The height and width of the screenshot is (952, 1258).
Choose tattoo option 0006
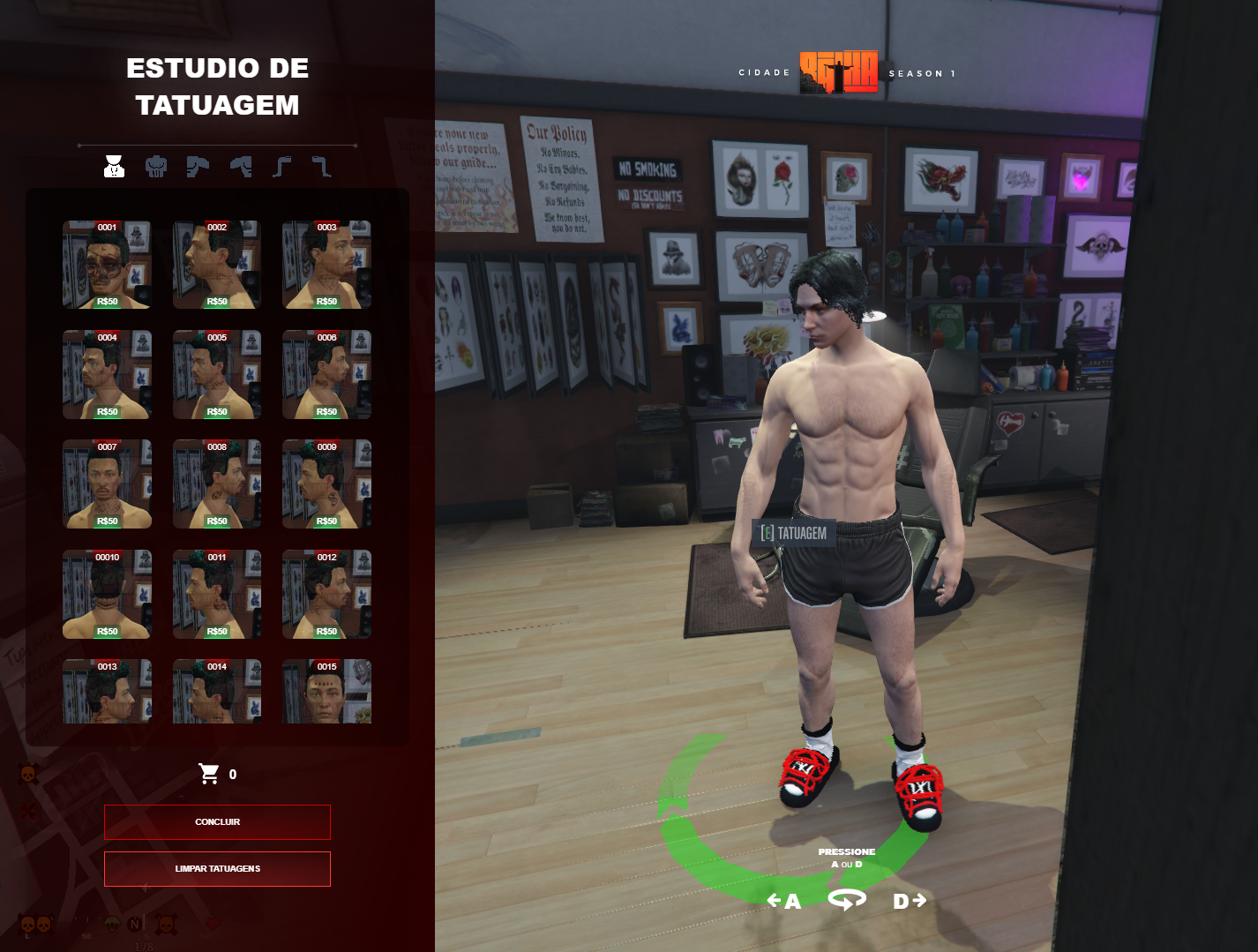coord(326,375)
